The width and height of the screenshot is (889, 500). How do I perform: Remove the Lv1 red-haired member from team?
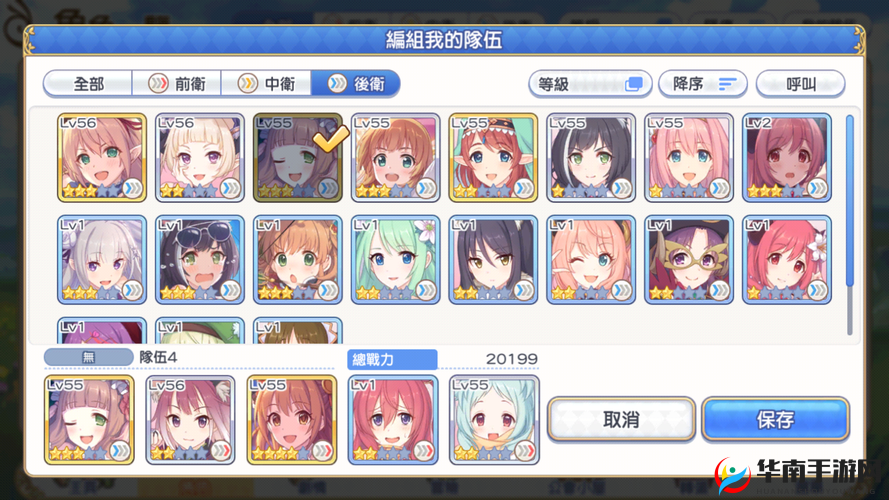[x=393, y=419]
